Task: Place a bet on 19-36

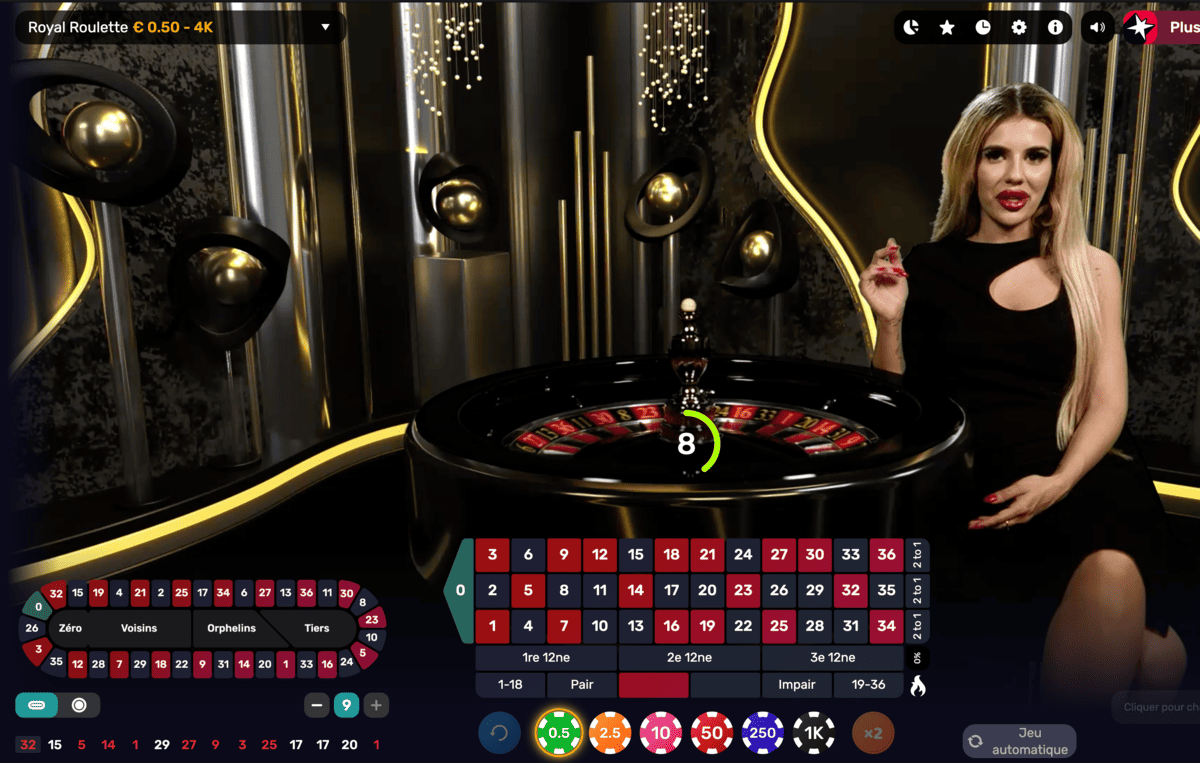Action: click(x=868, y=685)
